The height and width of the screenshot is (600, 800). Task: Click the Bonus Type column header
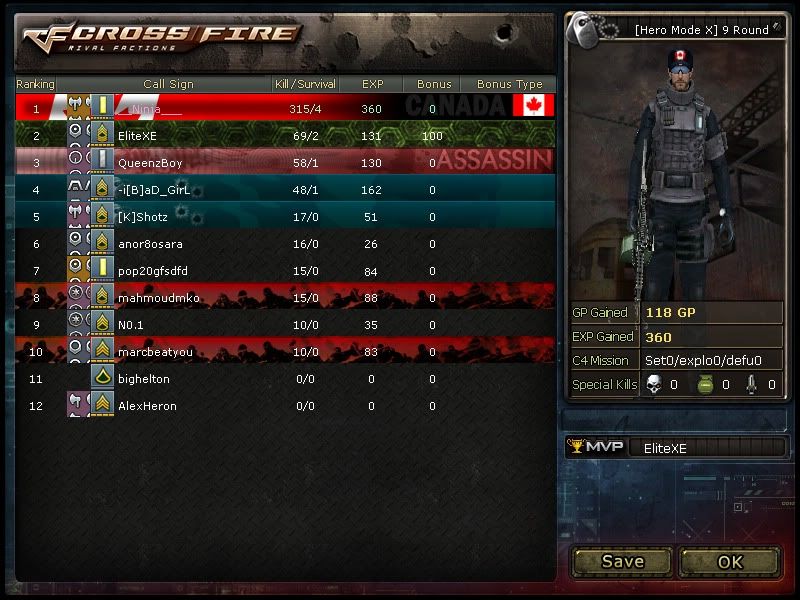[x=509, y=84]
